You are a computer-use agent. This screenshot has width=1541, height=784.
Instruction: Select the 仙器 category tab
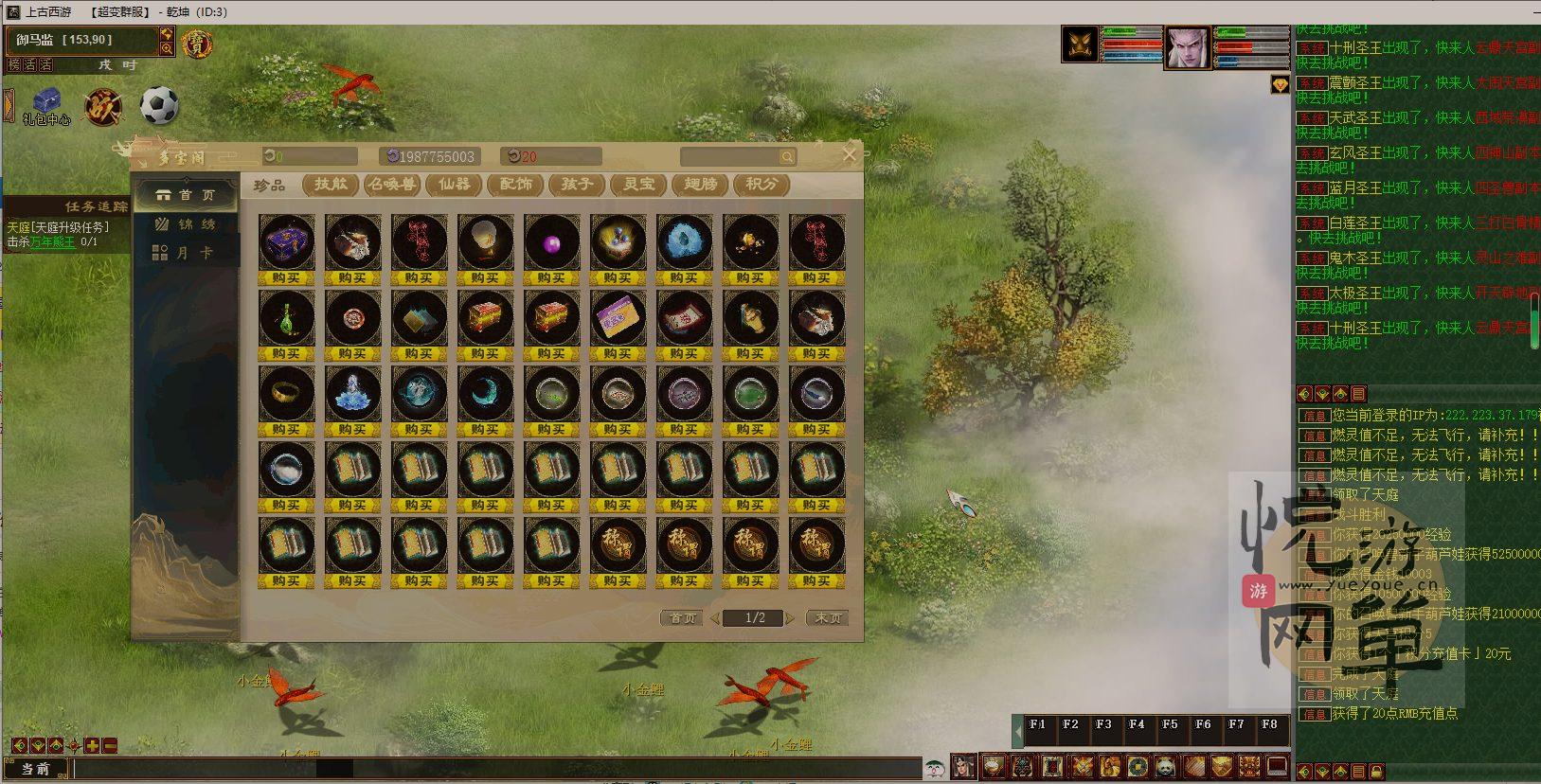(x=454, y=185)
